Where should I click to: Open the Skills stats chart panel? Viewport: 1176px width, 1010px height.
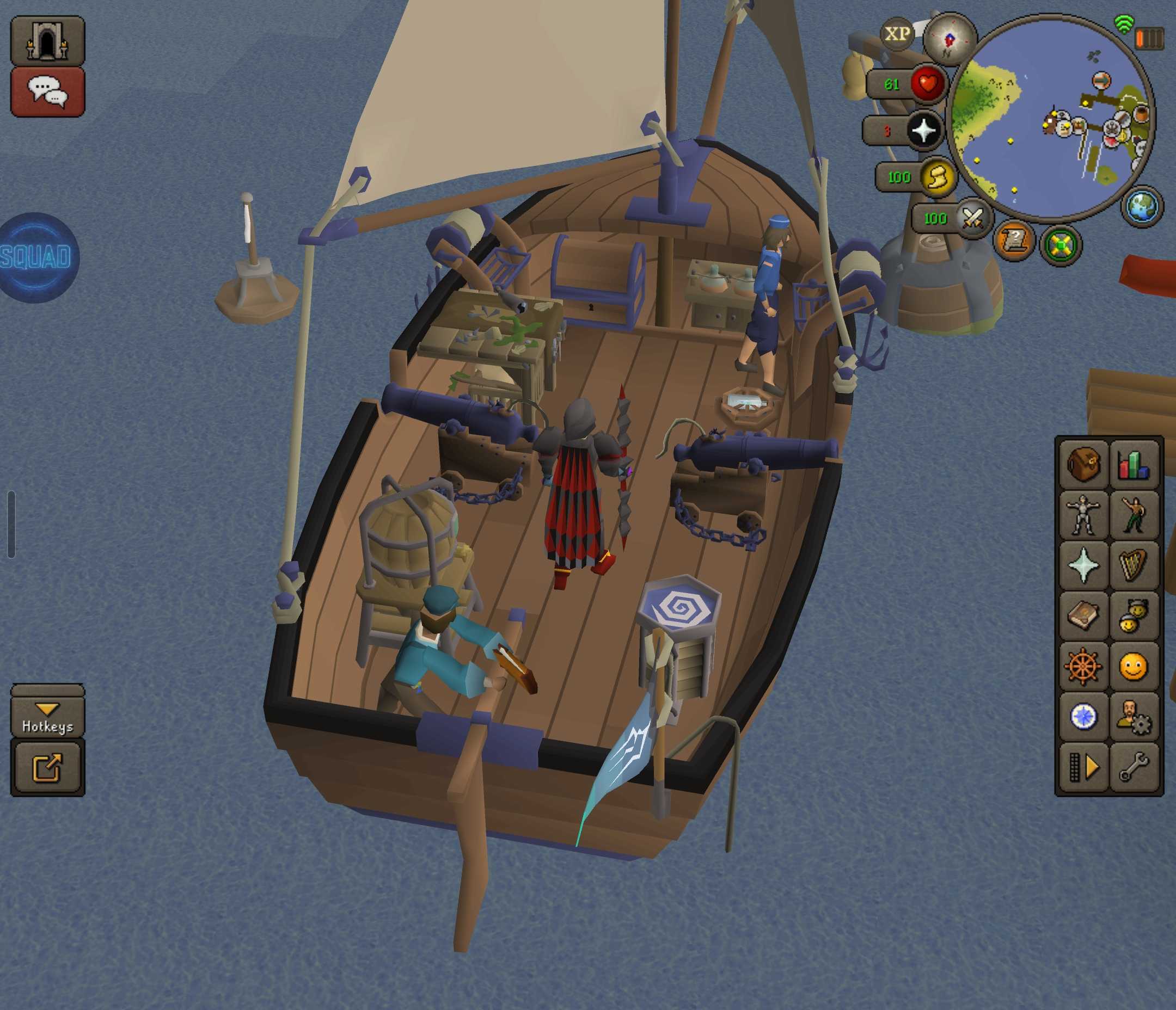pyautogui.click(x=1134, y=464)
